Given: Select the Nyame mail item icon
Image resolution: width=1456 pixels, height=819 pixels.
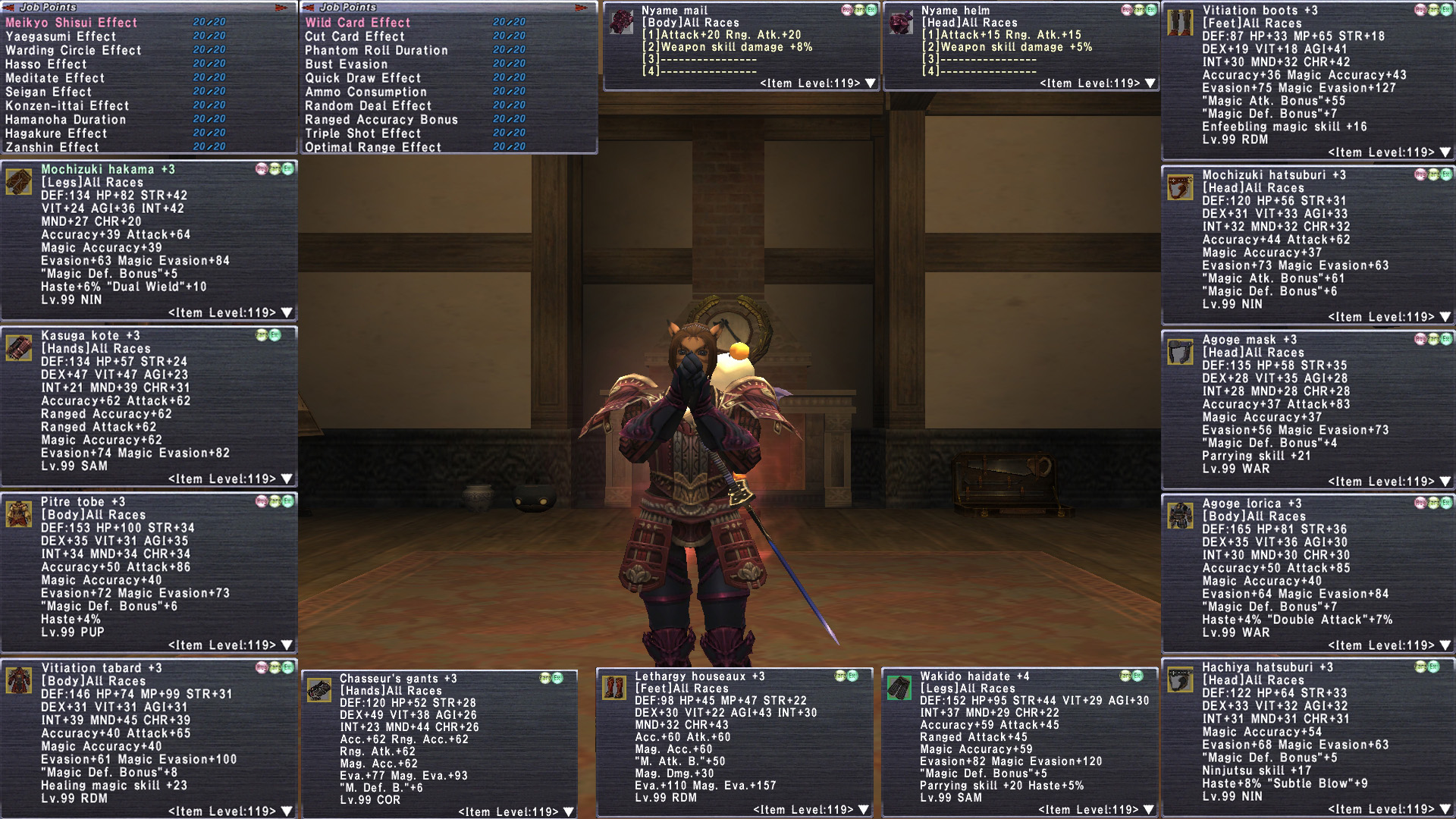Looking at the screenshot, I should point(623,22).
